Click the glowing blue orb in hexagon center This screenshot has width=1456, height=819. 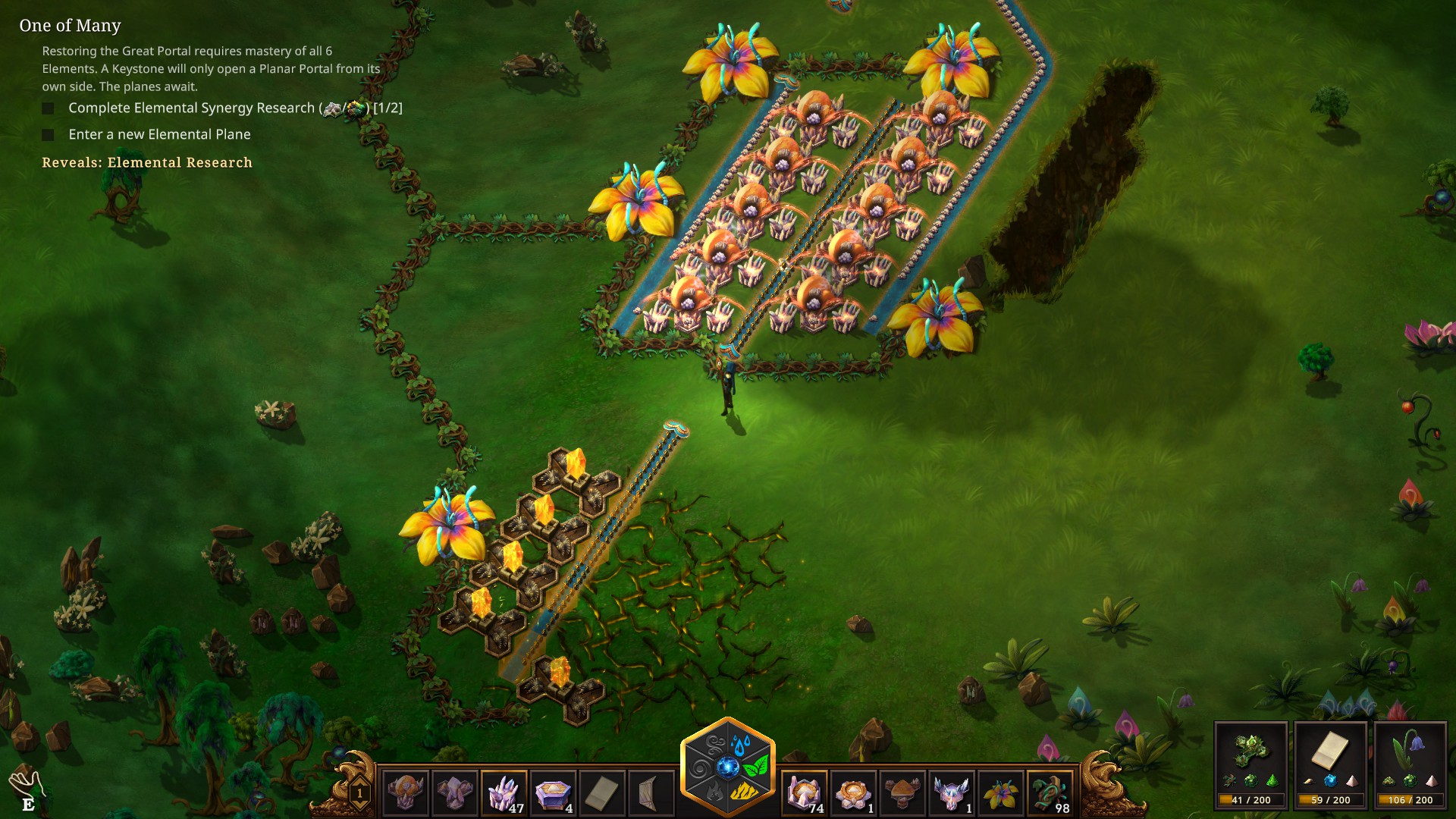click(728, 767)
